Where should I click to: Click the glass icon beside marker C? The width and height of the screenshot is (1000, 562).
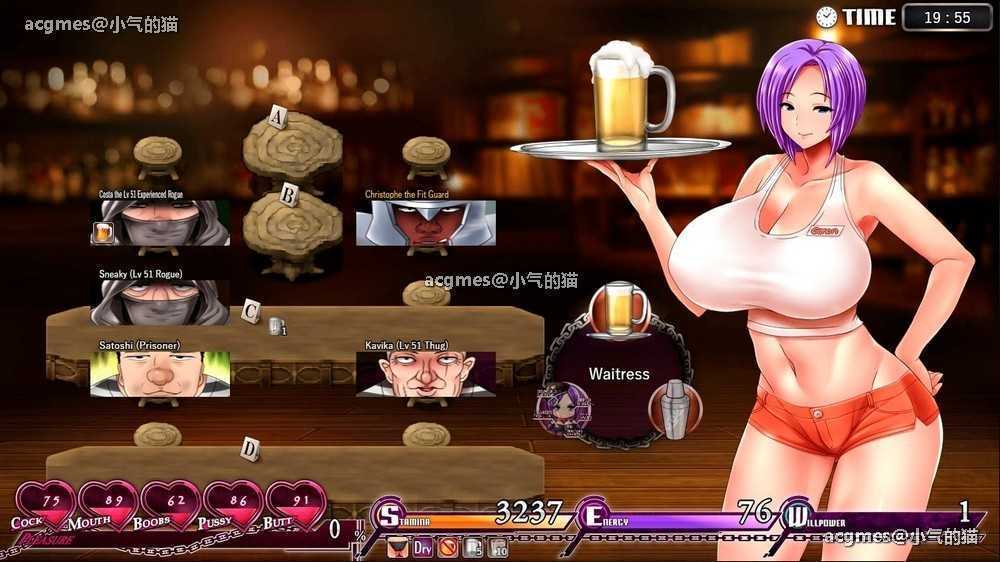coord(277,326)
